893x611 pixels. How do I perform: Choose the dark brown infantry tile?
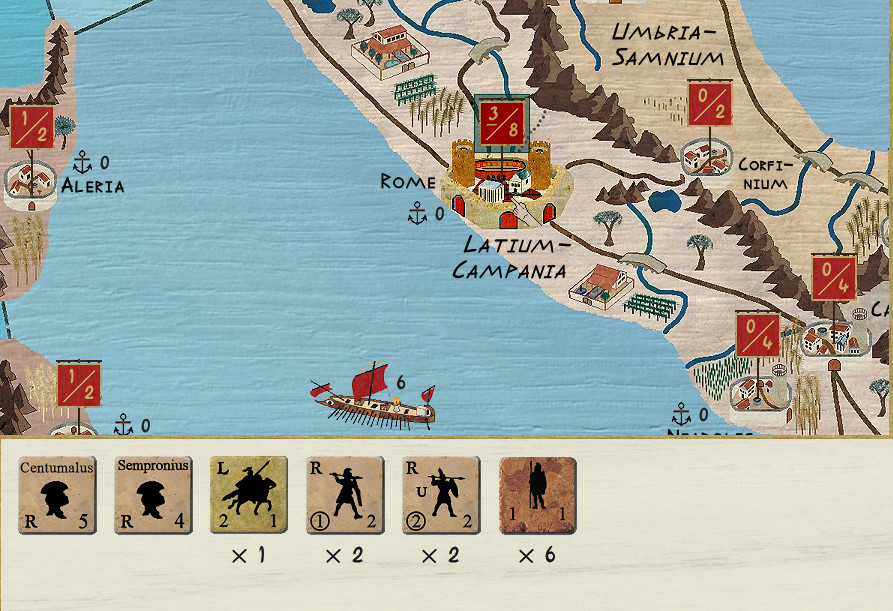coord(537,495)
